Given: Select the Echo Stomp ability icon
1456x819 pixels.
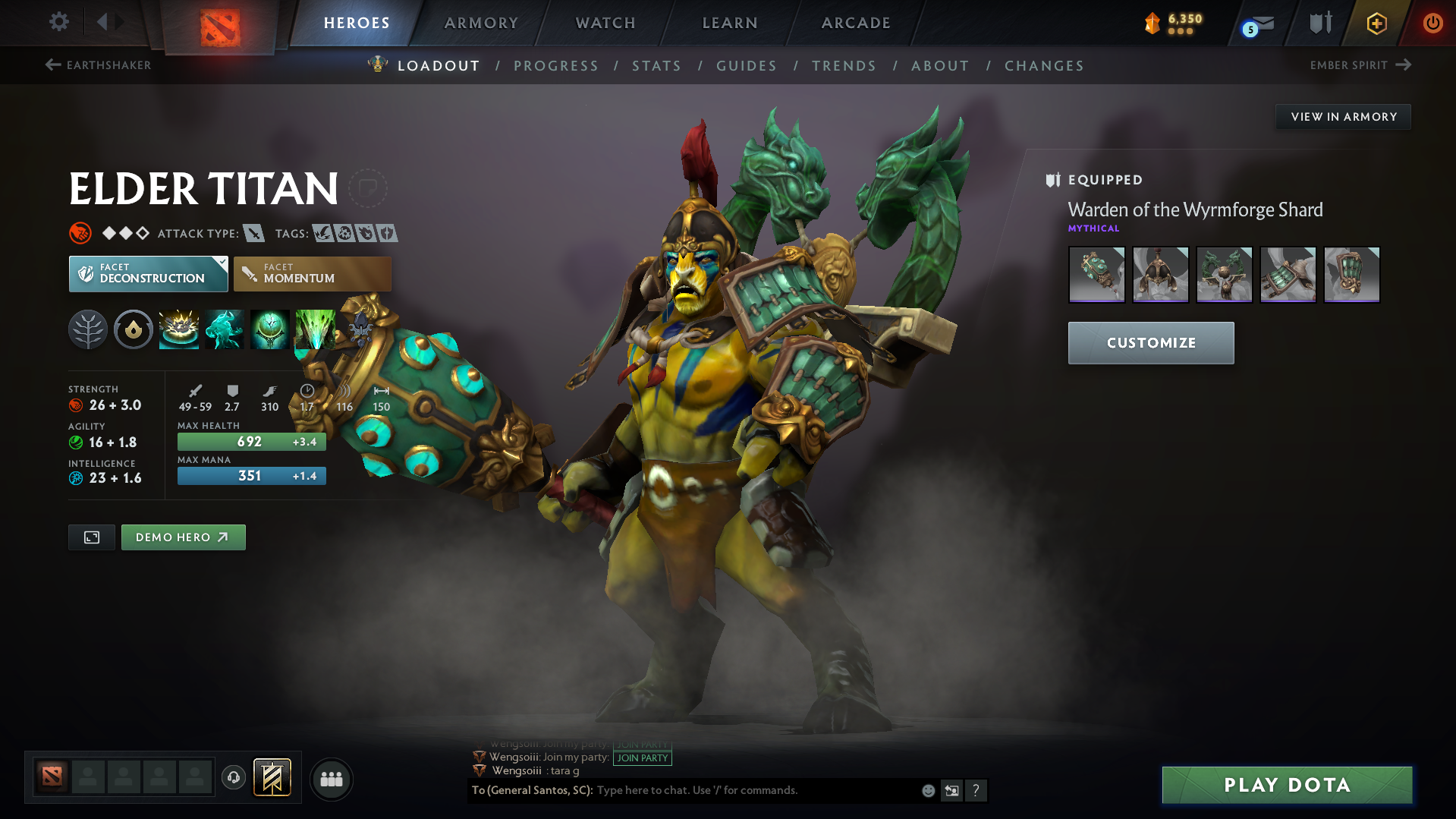Looking at the screenshot, I should click(x=178, y=329).
